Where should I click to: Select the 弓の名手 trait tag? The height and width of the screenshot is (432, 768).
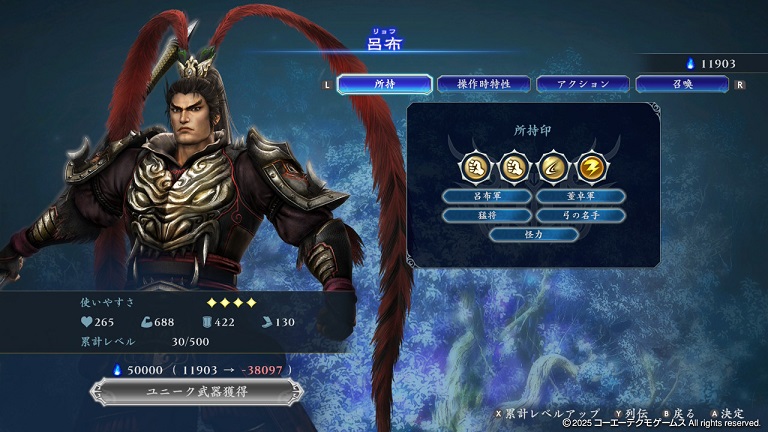tap(580, 215)
